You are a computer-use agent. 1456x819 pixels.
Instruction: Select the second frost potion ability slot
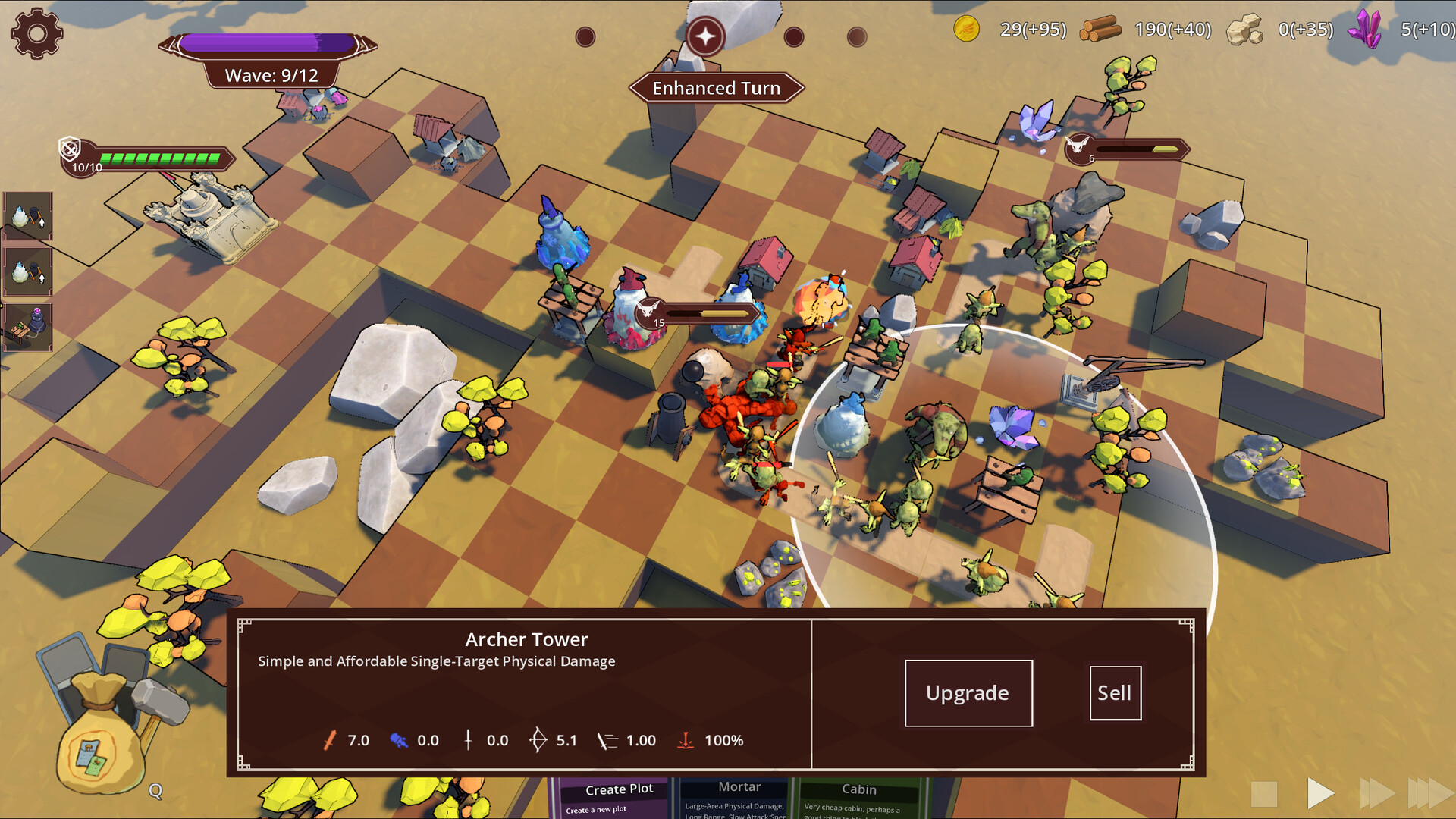point(27,271)
